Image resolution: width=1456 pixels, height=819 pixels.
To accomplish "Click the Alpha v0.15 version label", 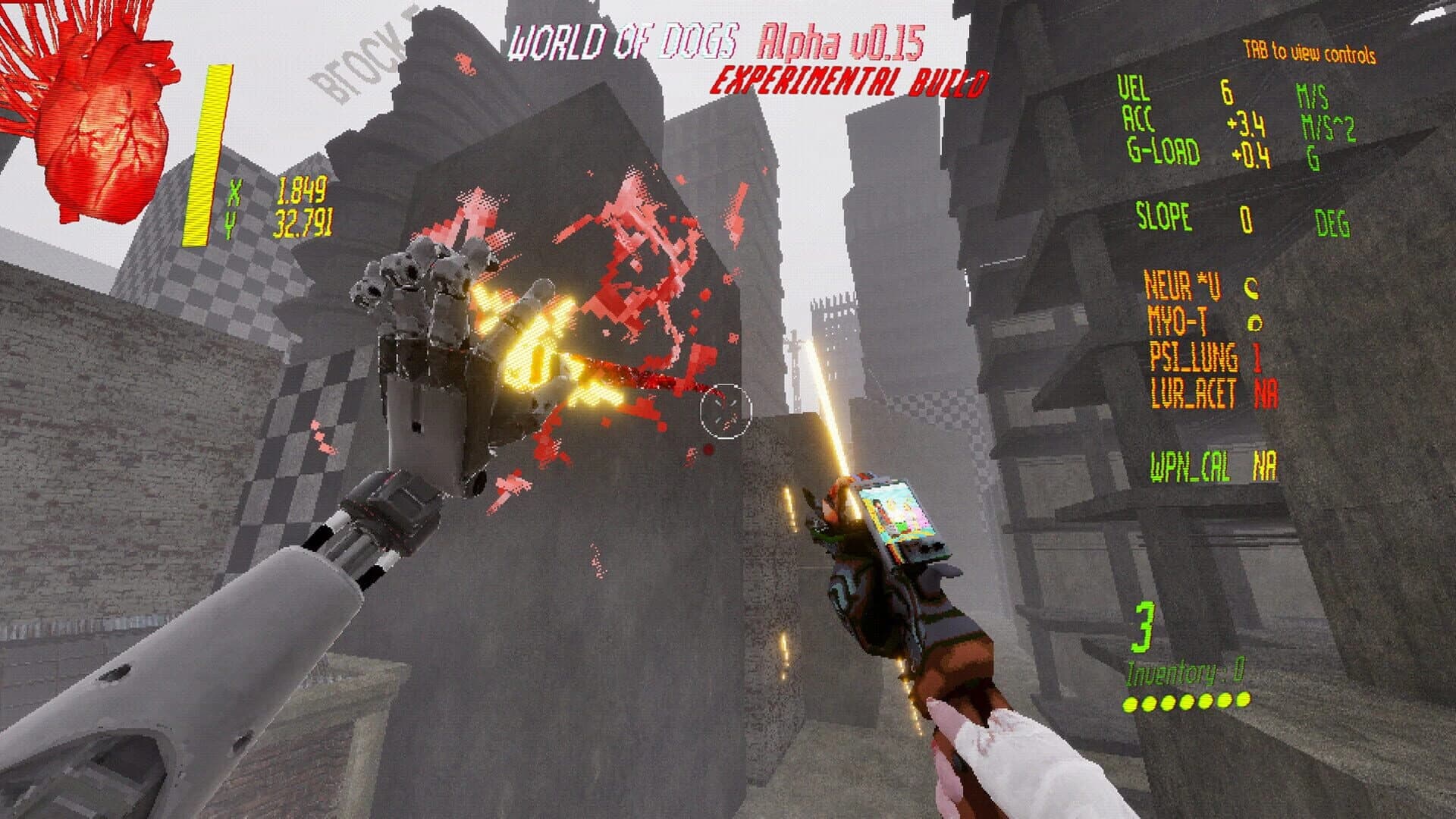I will click(x=839, y=43).
